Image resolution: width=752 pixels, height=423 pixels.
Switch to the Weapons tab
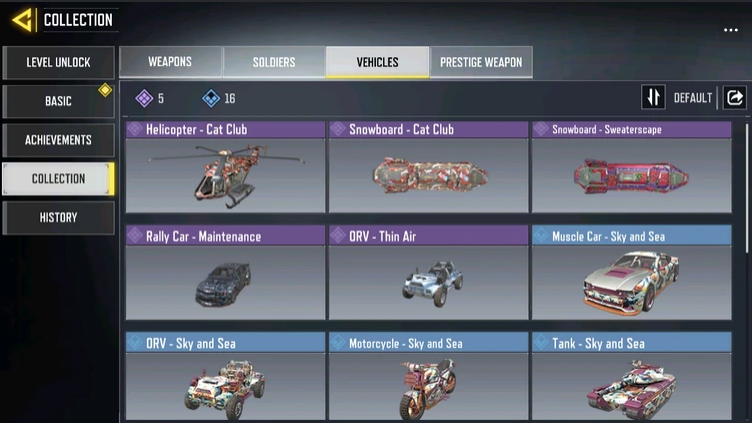[170, 62]
